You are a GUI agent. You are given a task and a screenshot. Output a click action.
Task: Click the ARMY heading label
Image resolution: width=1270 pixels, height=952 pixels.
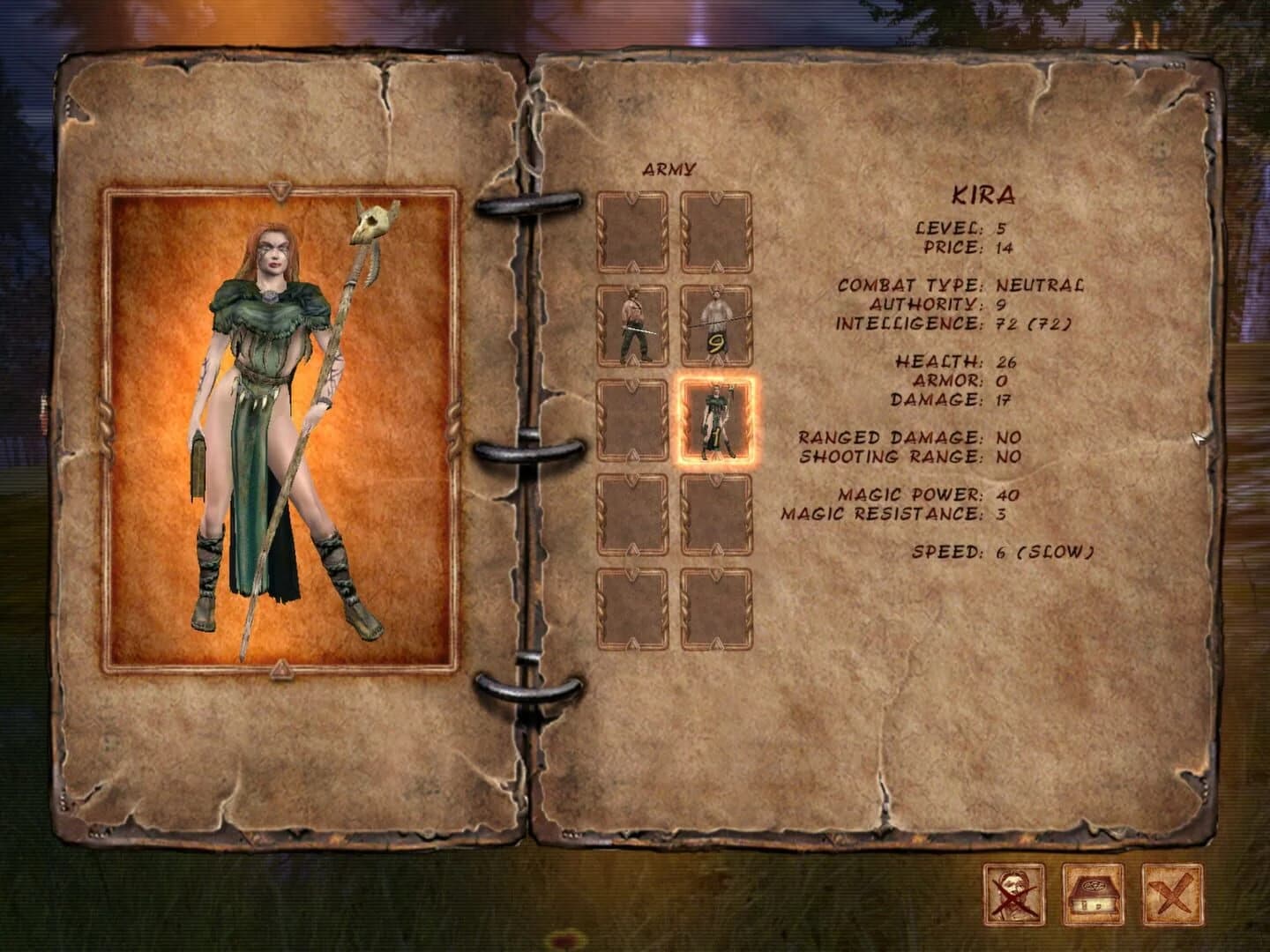670,166
